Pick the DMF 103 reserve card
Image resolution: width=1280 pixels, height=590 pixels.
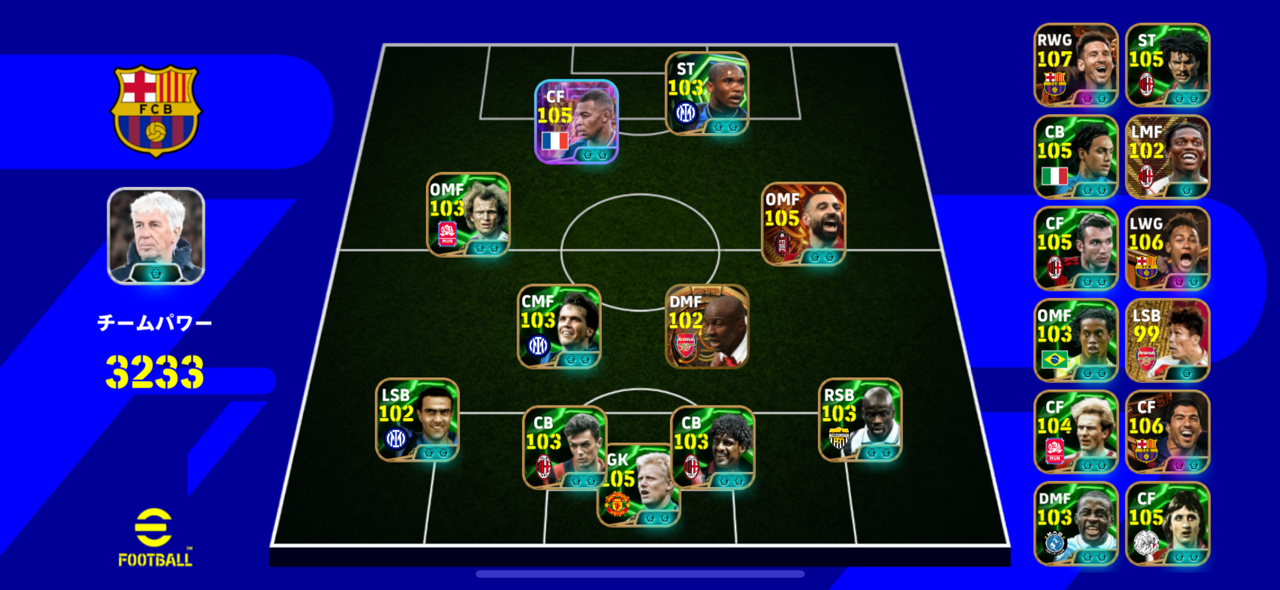[1076, 523]
